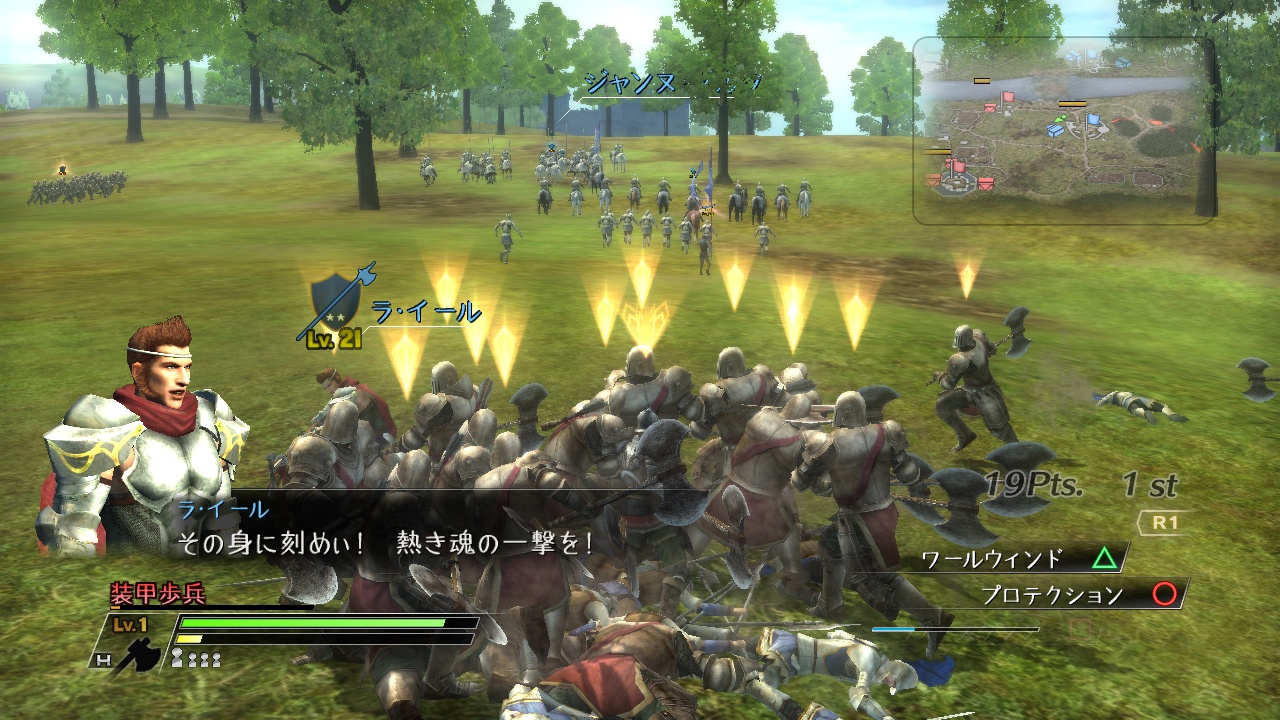The height and width of the screenshot is (720, 1280).
Task: Click a squad member dot under the axe icon
Action: click(178, 656)
